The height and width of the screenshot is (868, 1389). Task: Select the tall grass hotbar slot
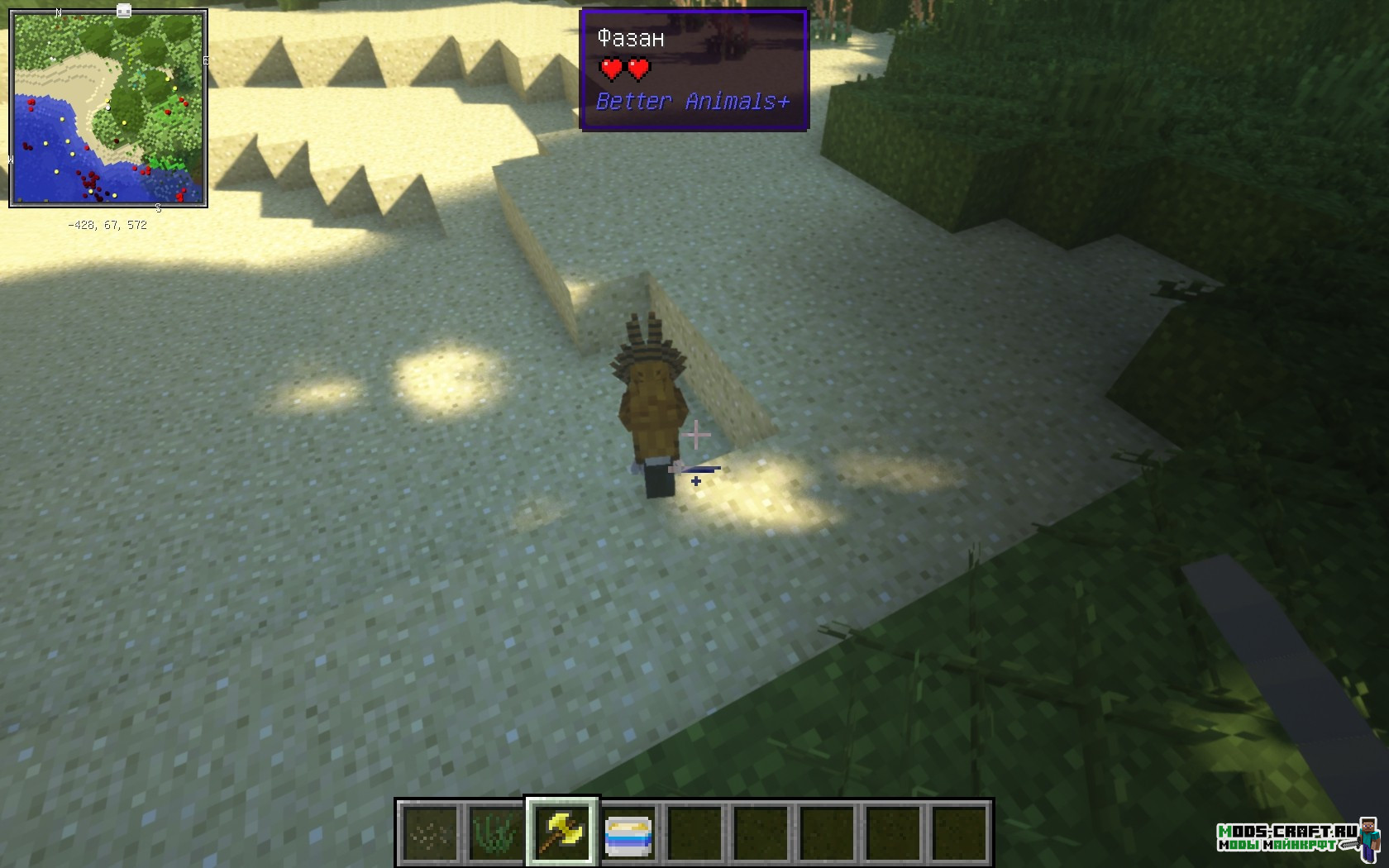(496, 832)
